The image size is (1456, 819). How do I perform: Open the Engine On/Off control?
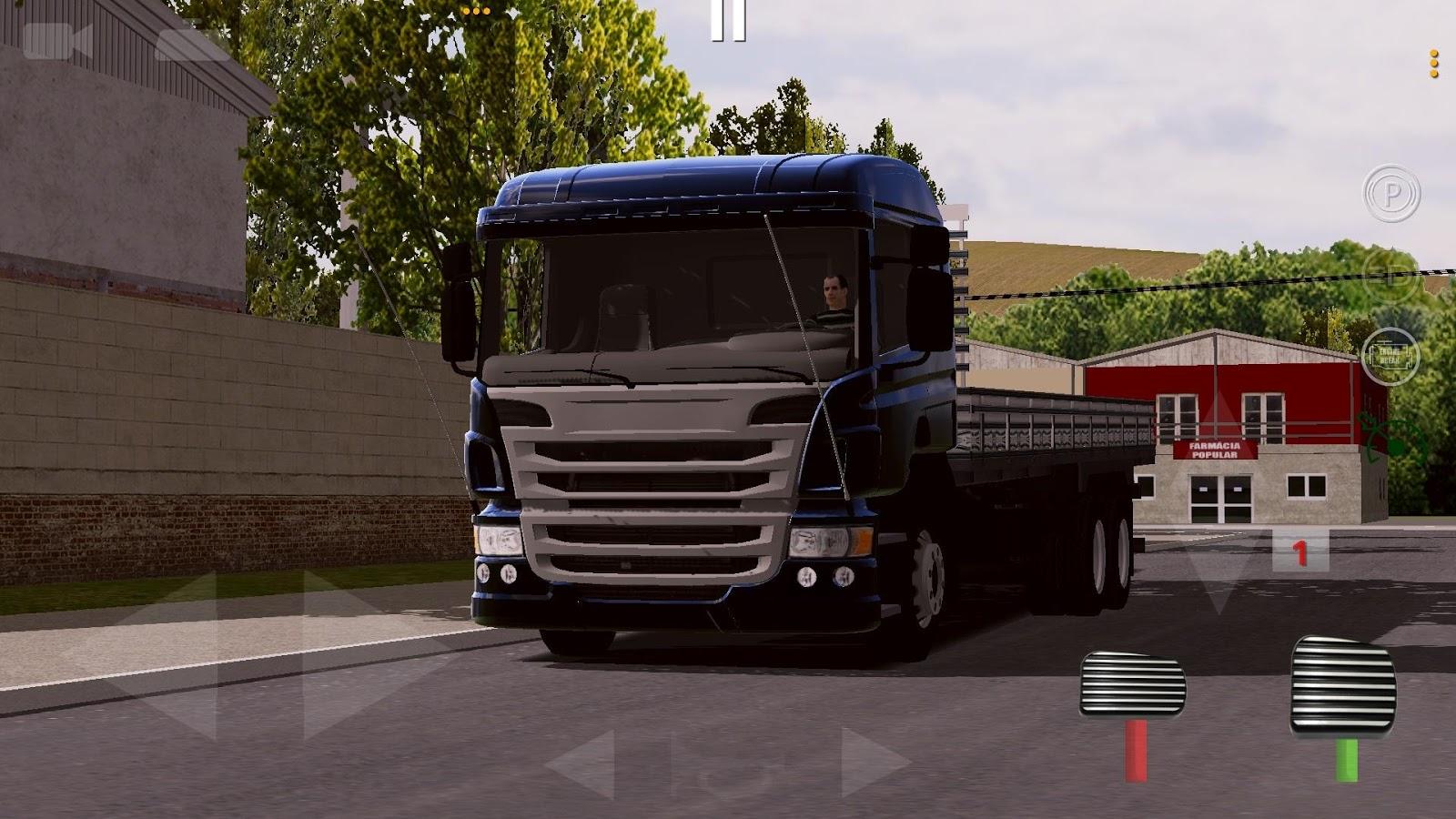(x=1392, y=355)
